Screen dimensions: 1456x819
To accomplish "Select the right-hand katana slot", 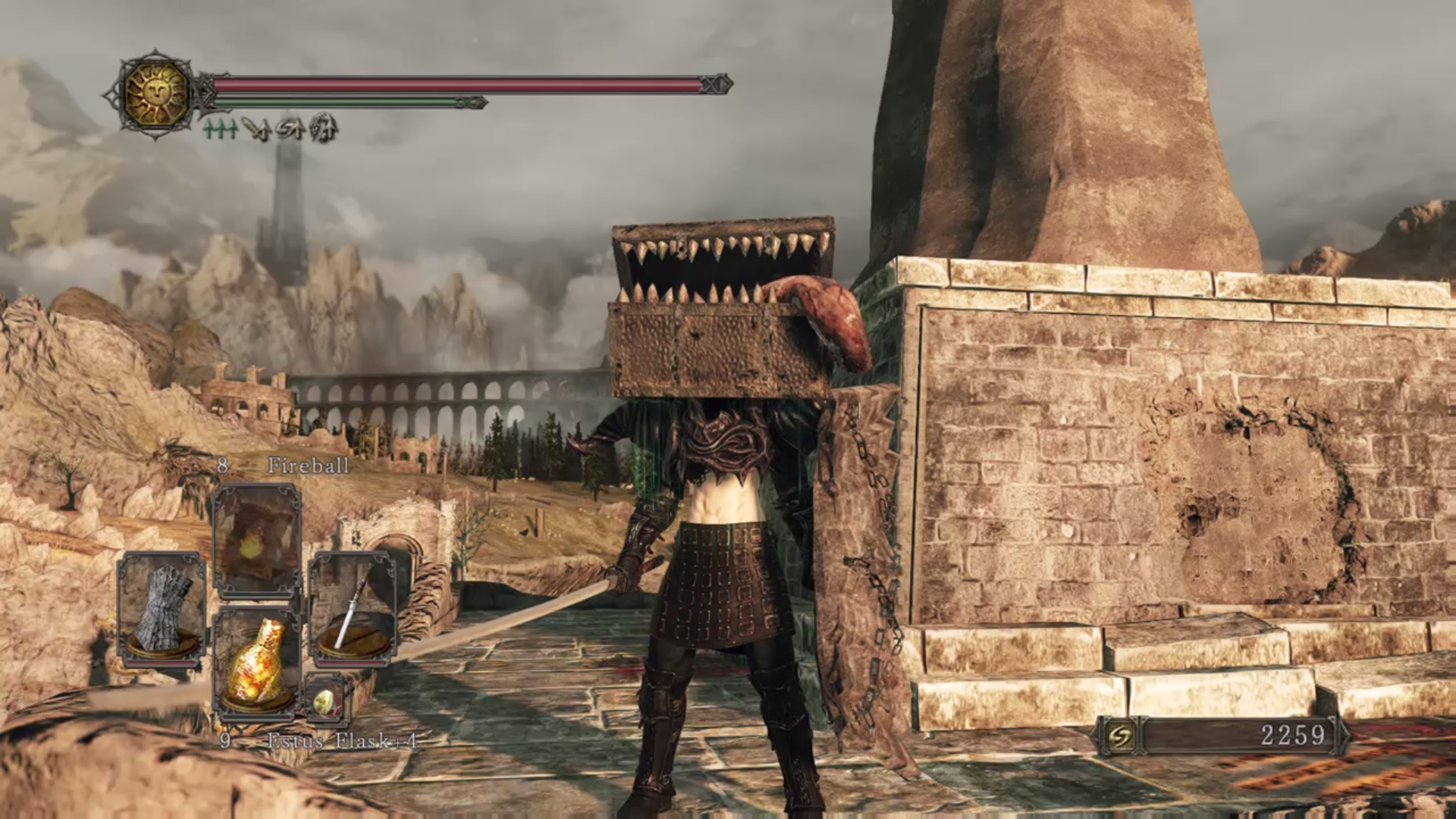I will (x=353, y=608).
